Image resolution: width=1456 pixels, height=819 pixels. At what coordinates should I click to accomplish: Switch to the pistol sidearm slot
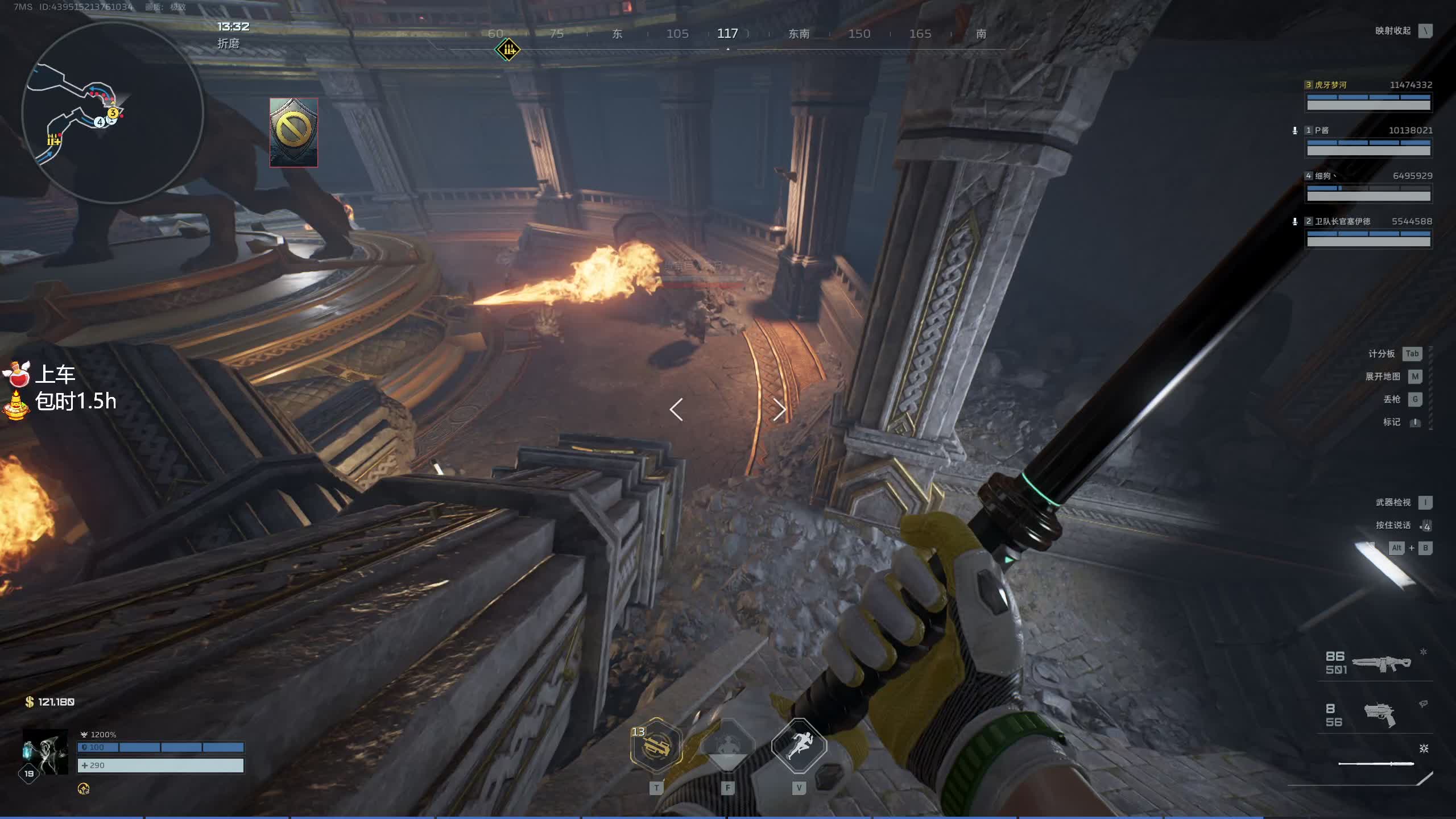tap(1380, 714)
